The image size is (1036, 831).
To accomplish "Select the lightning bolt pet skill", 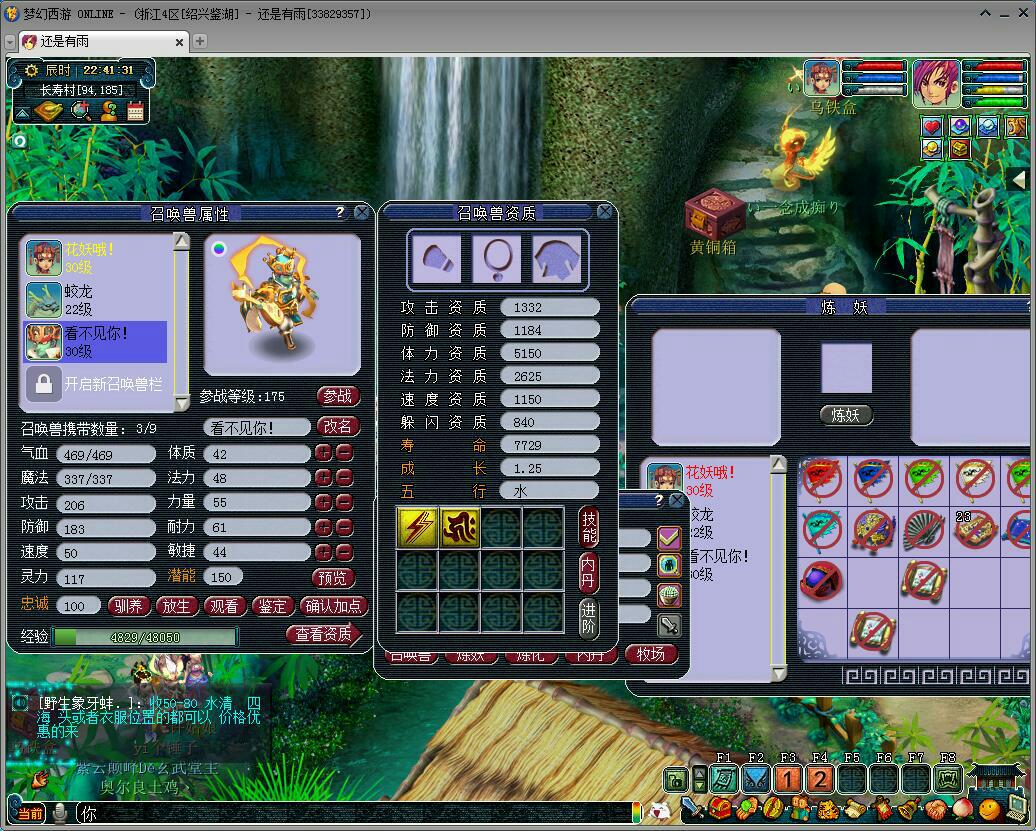I will (x=417, y=527).
